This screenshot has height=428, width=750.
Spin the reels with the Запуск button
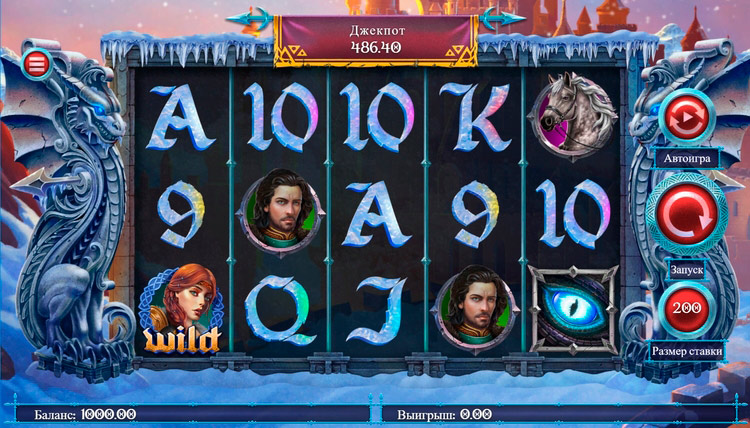(x=685, y=214)
